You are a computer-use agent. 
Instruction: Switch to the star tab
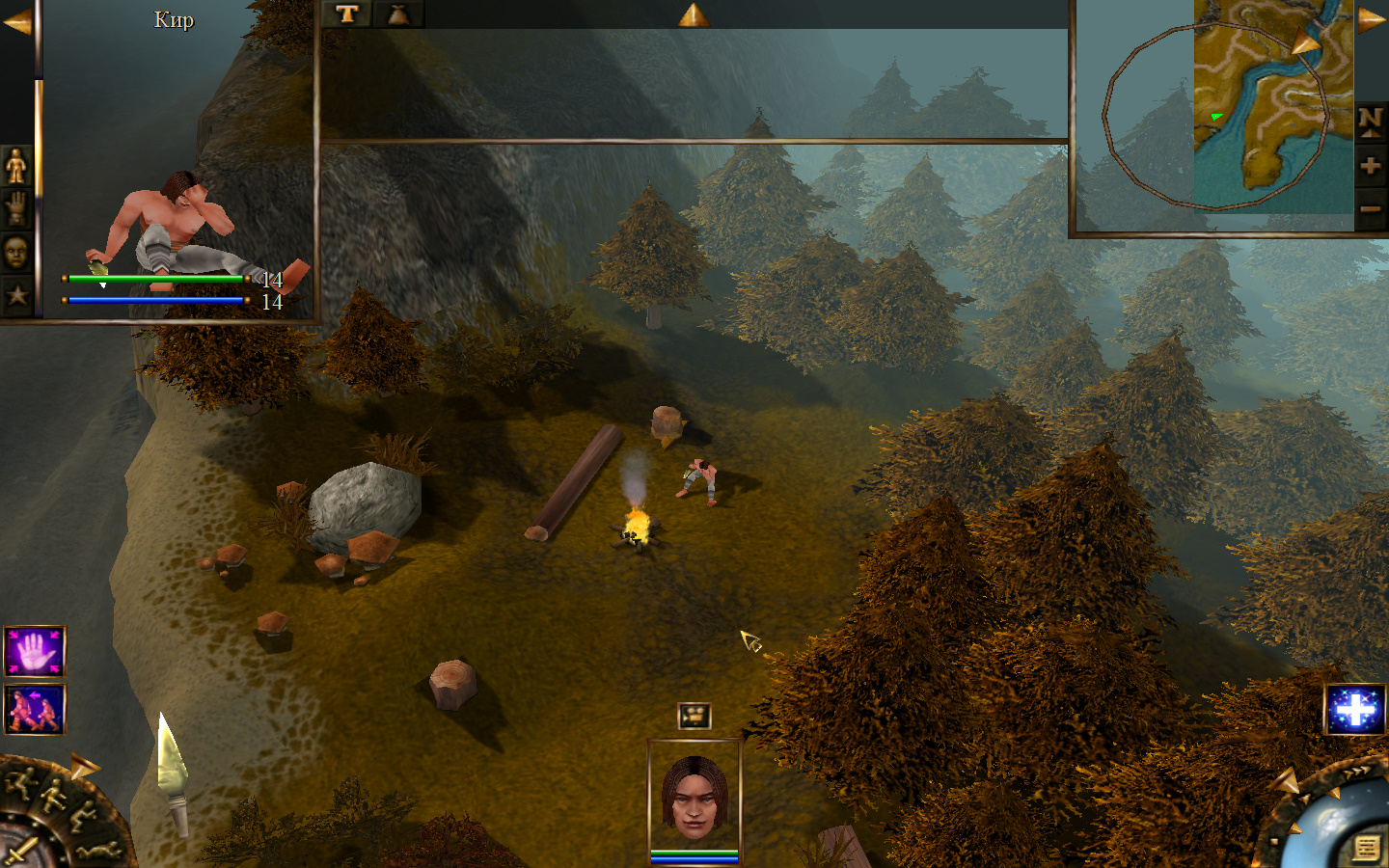16,295
